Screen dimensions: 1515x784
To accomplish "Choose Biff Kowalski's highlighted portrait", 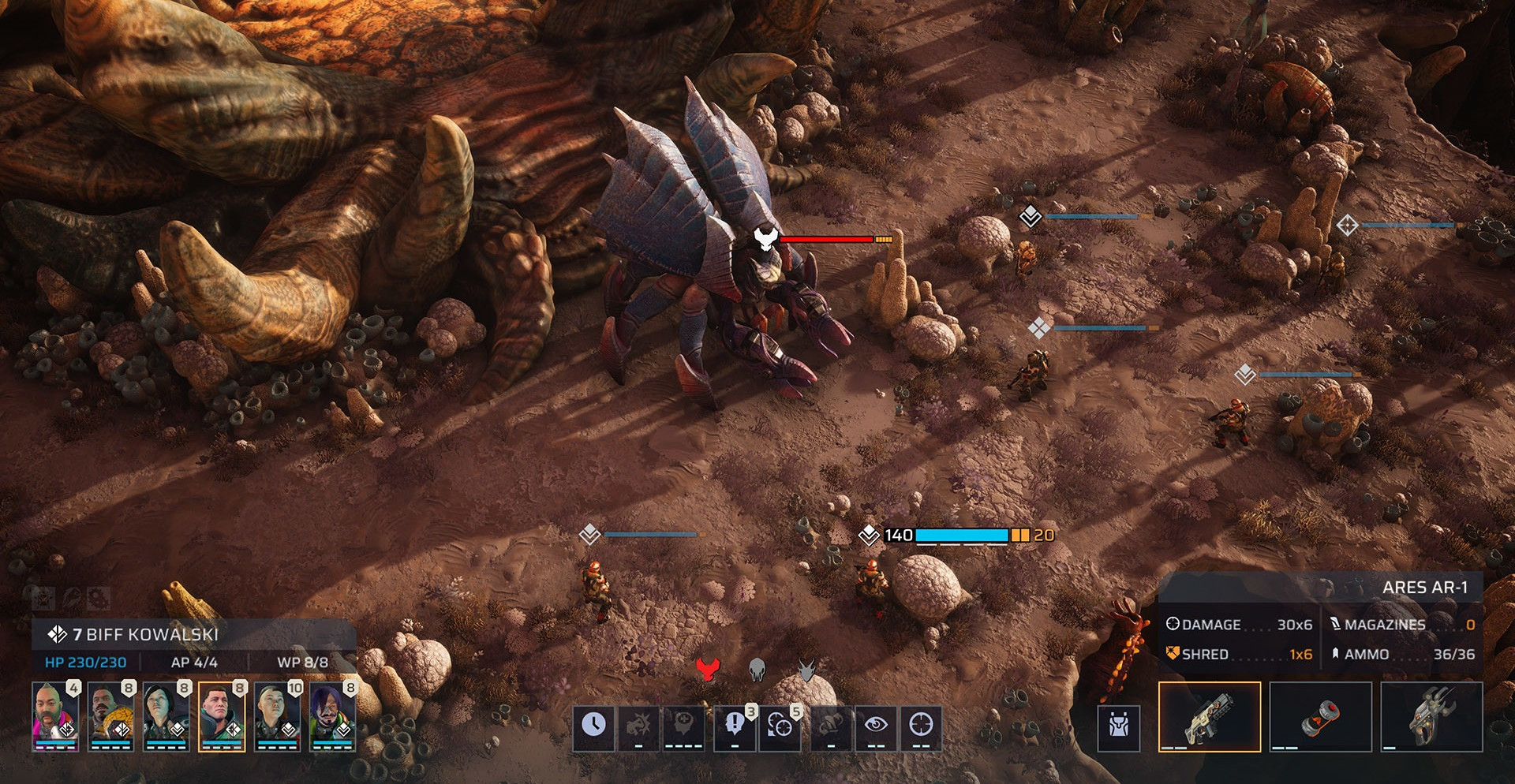I will click(x=222, y=715).
